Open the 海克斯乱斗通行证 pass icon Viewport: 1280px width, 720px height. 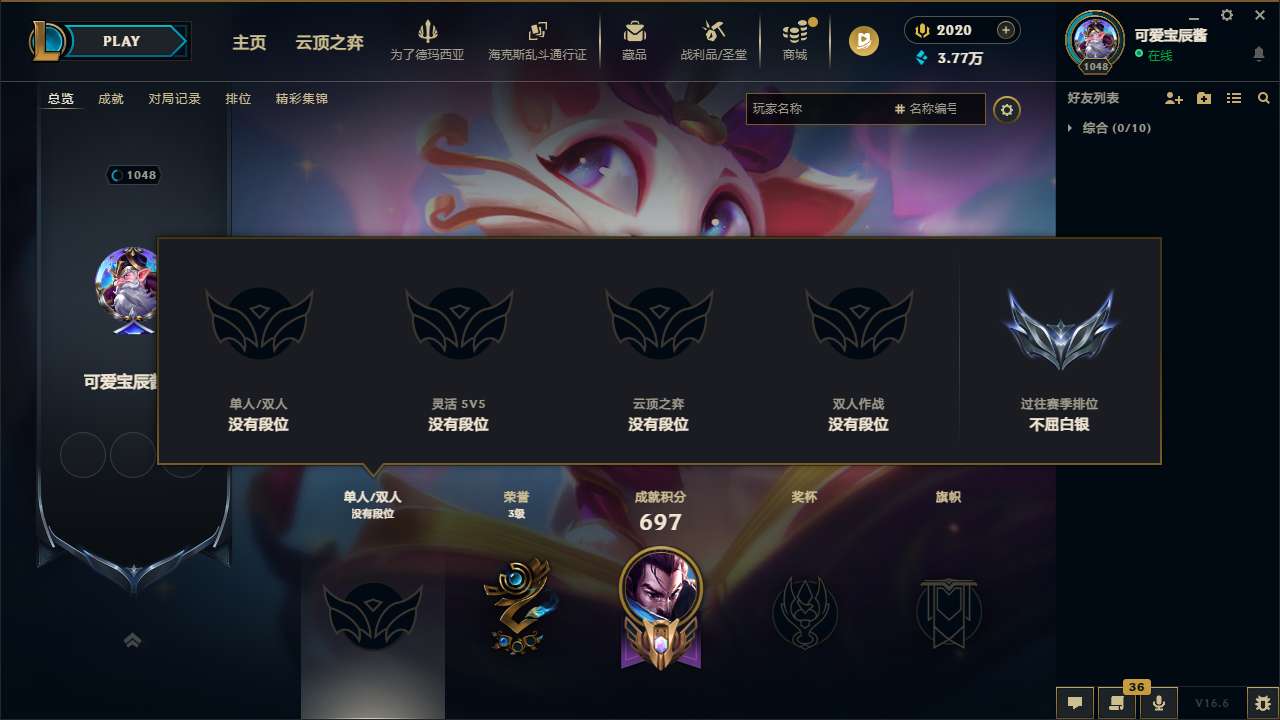pyautogui.click(x=540, y=40)
